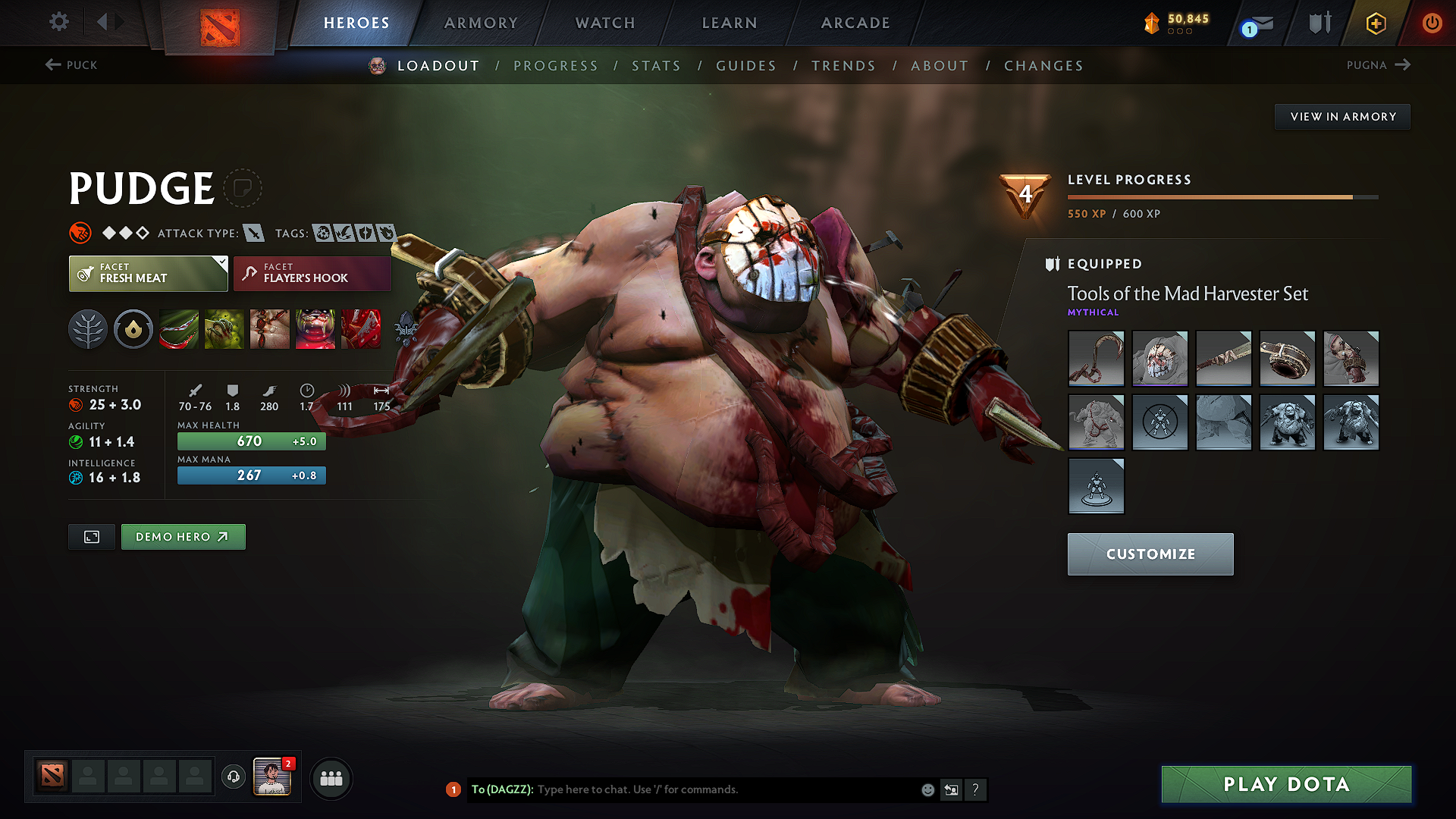The width and height of the screenshot is (1456, 819).
Task: Click the Rot ability icon
Action: coord(224,328)
